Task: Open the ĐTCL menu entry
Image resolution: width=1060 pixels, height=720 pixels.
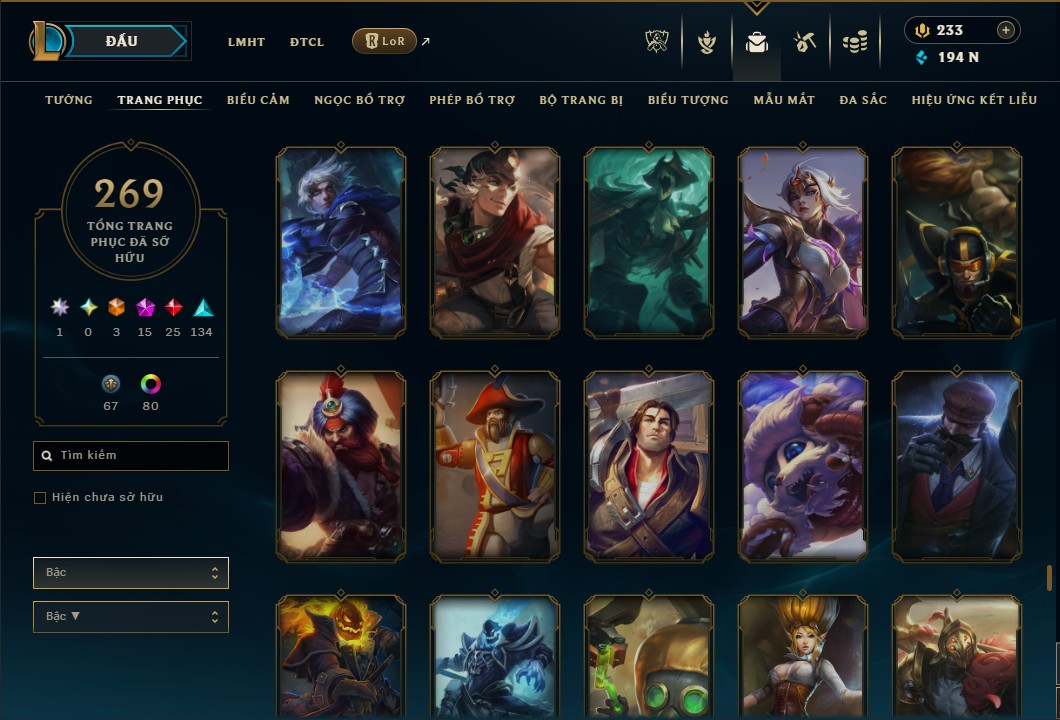Action: (x=307, y=42)
